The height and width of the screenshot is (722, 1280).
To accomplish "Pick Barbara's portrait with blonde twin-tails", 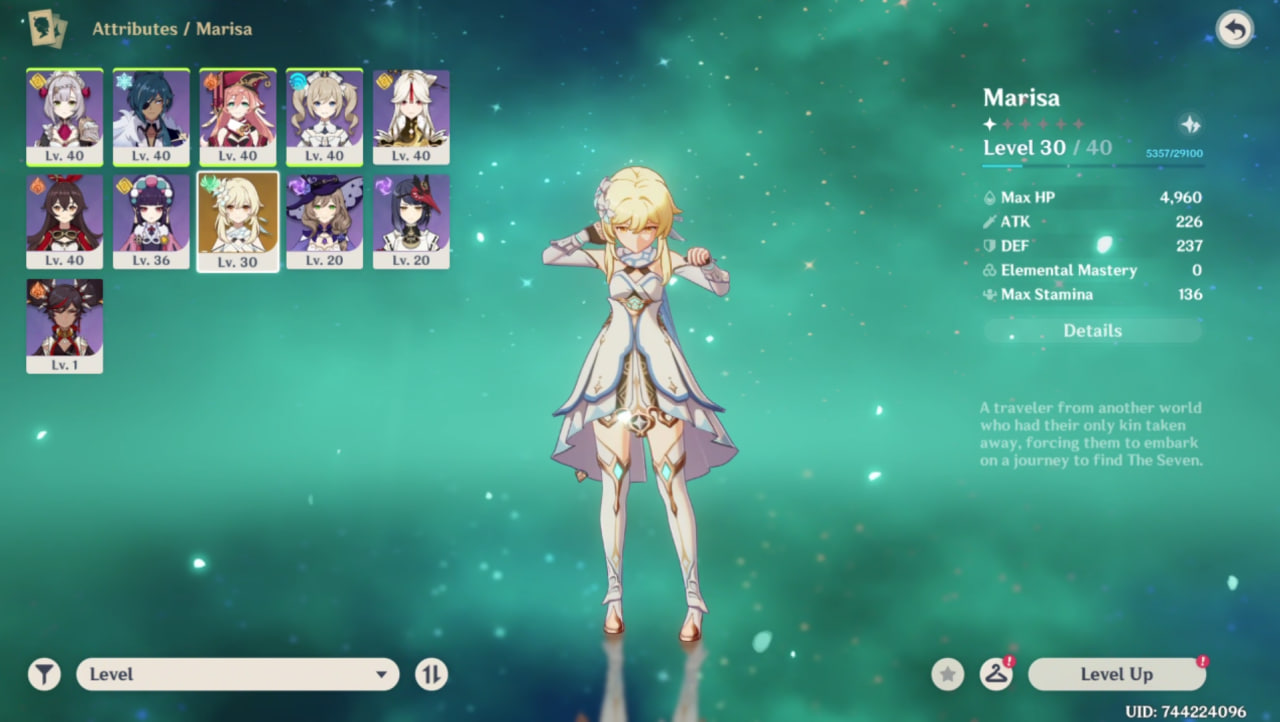I will click(x=324, y=116).
